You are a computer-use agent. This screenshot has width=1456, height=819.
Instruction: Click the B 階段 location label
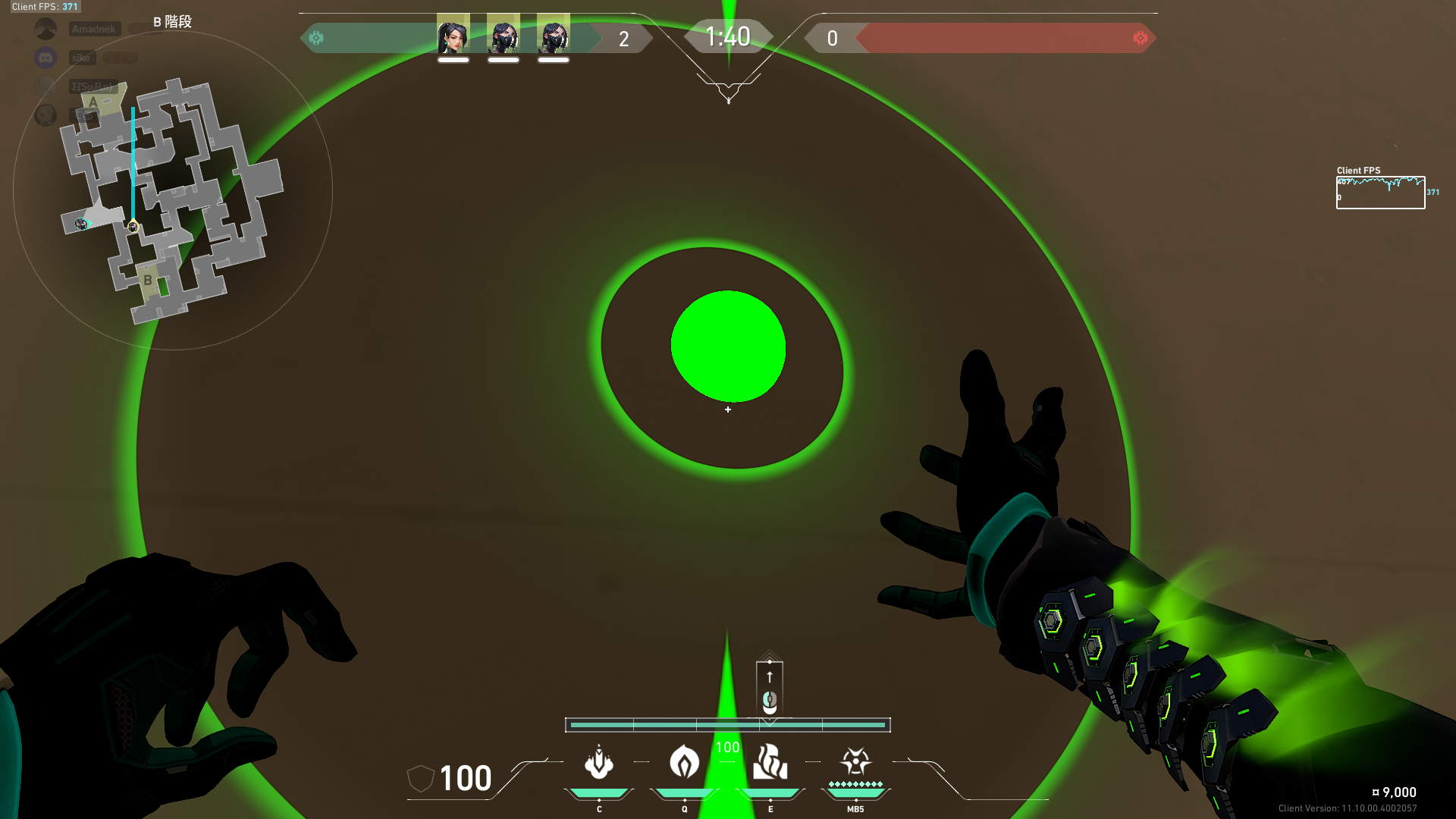173,22
